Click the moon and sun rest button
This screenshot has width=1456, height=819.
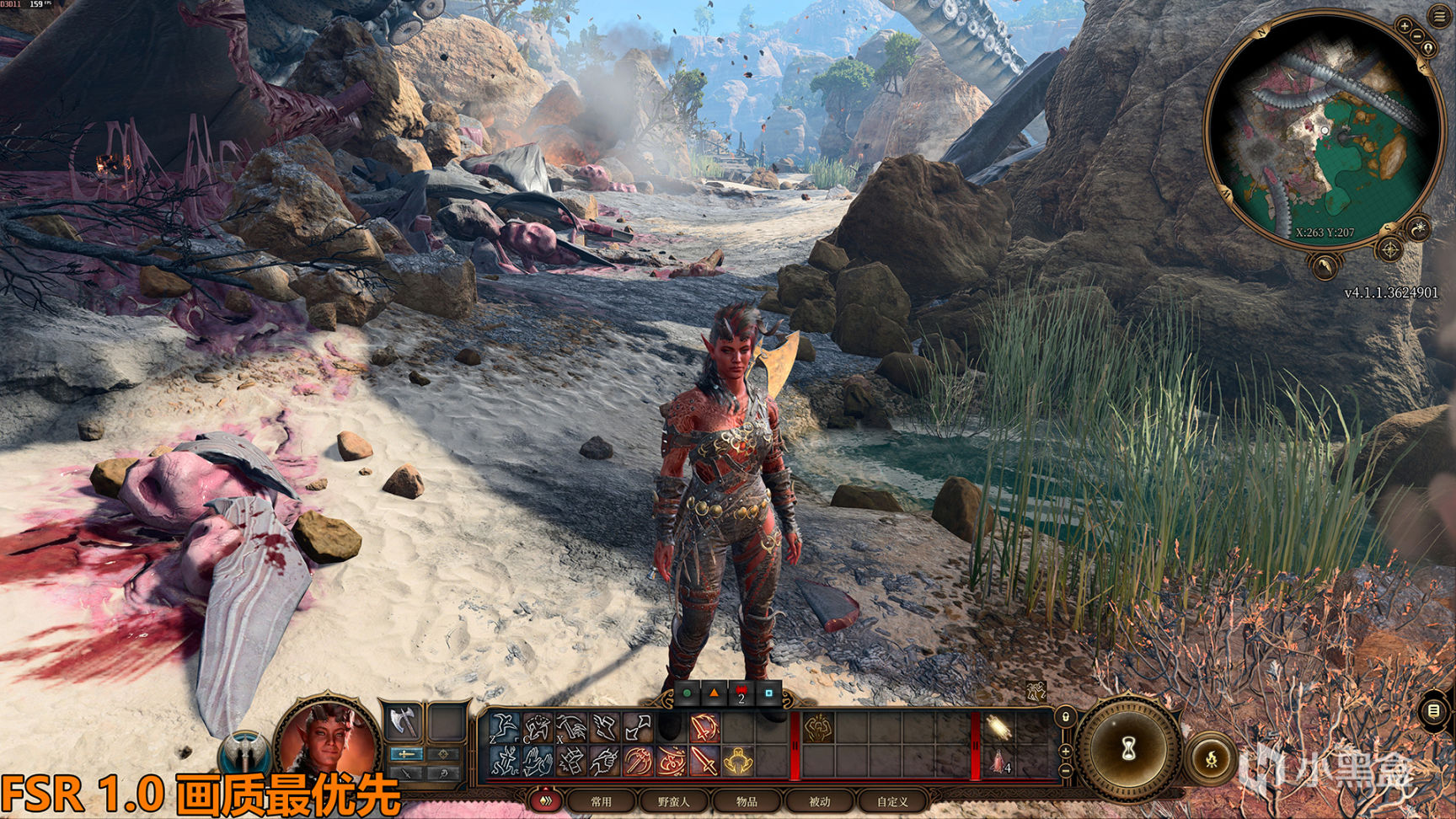(x=1421, y=228)
